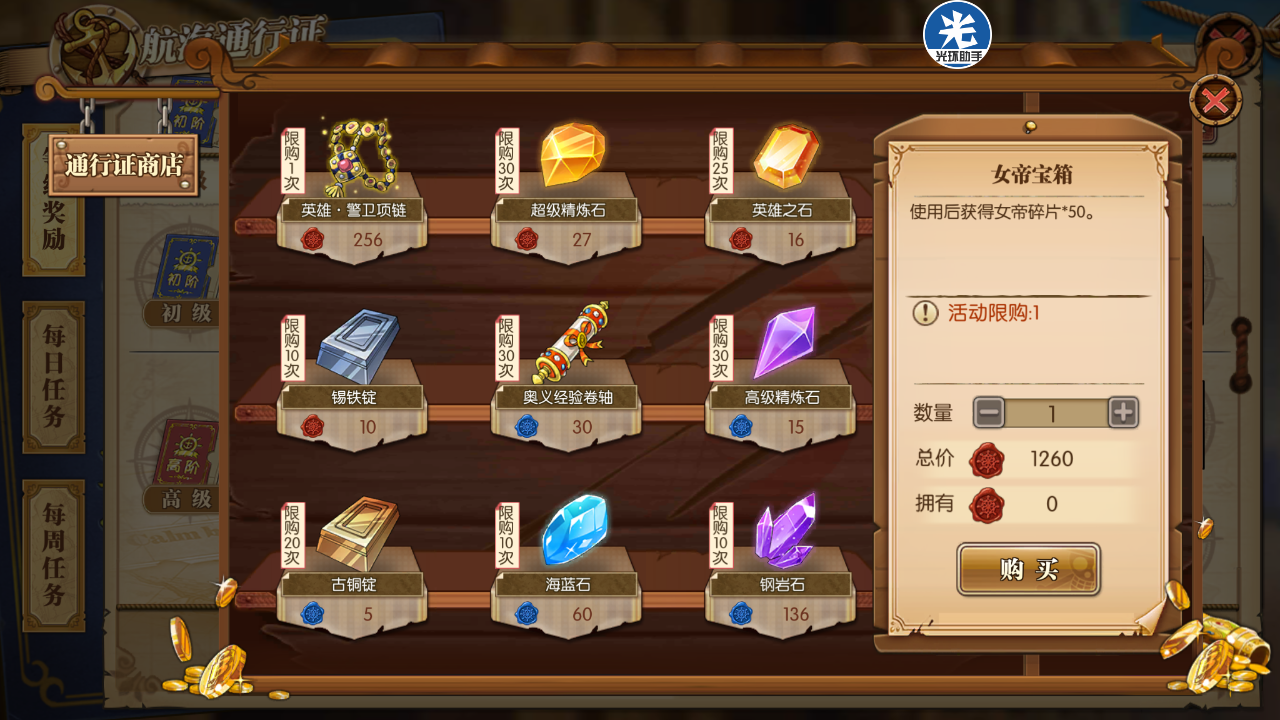Switch to the 每周任务 weekly tasks tab

(x=54, y=555)
